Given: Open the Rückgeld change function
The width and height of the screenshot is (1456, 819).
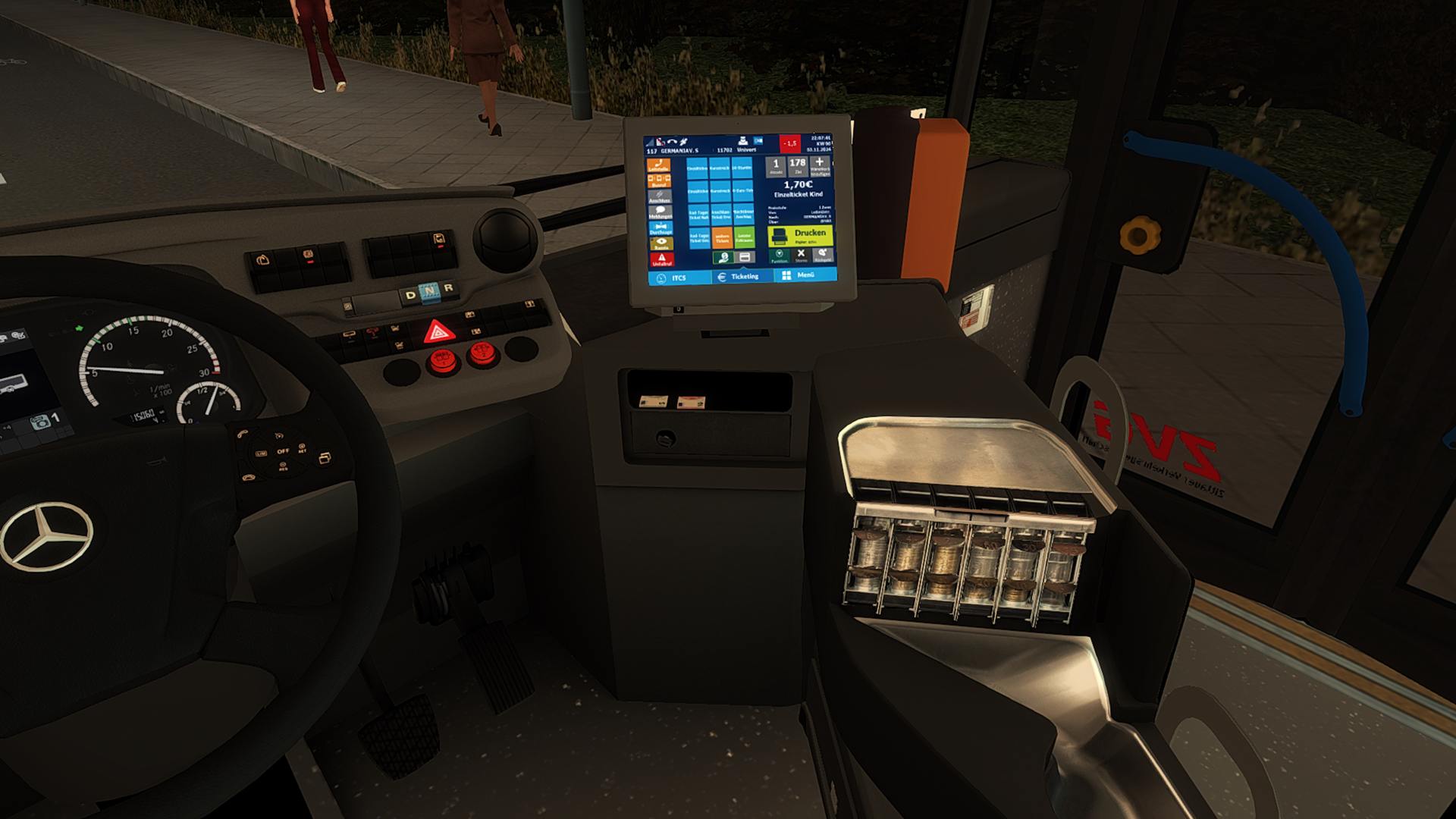Looking at the screenshot, I should point(822,256).
